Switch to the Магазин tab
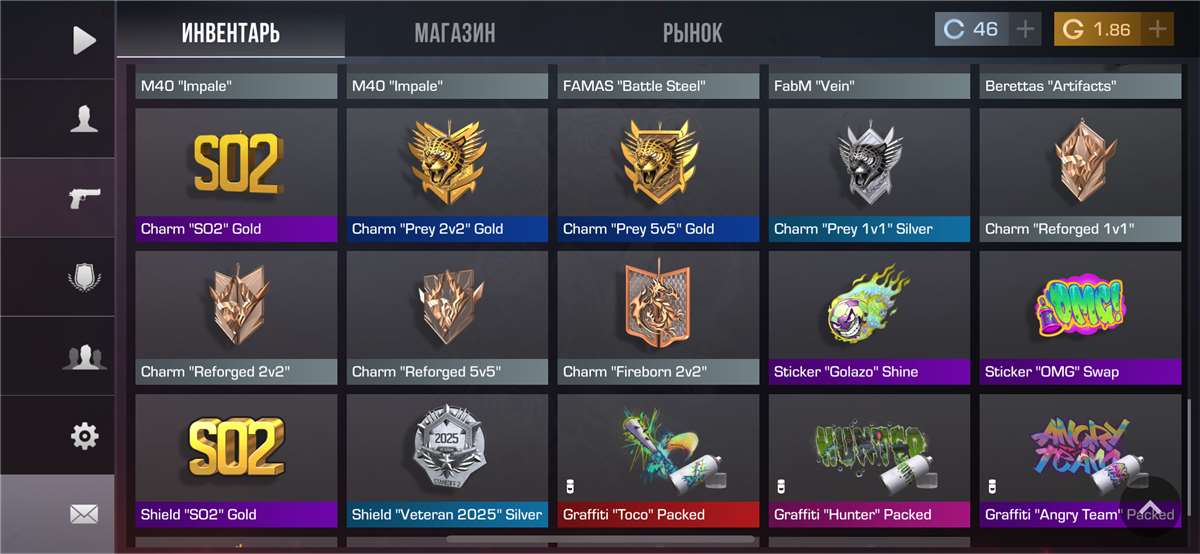Viewport: 1200px width, 554px height. tap(455, 33)
